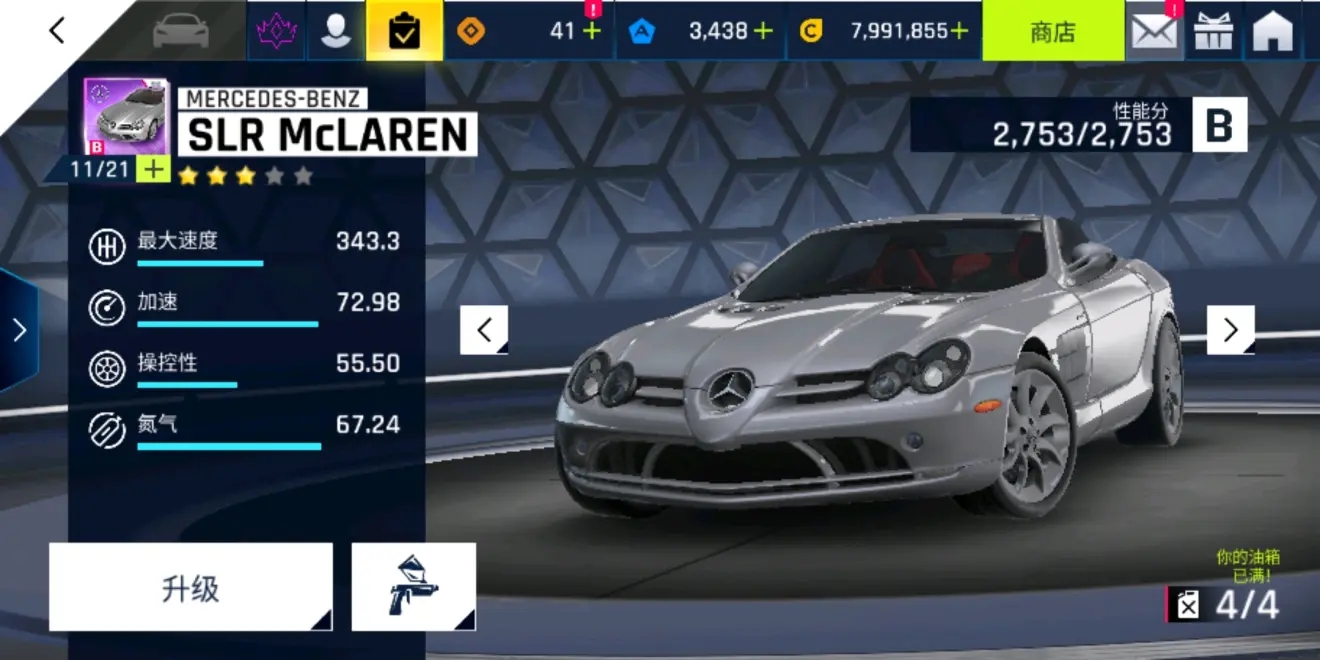The width and height of the screenshot is (1320, 660).
Task: Click the 升级 upgrade button
Action: 190,588
